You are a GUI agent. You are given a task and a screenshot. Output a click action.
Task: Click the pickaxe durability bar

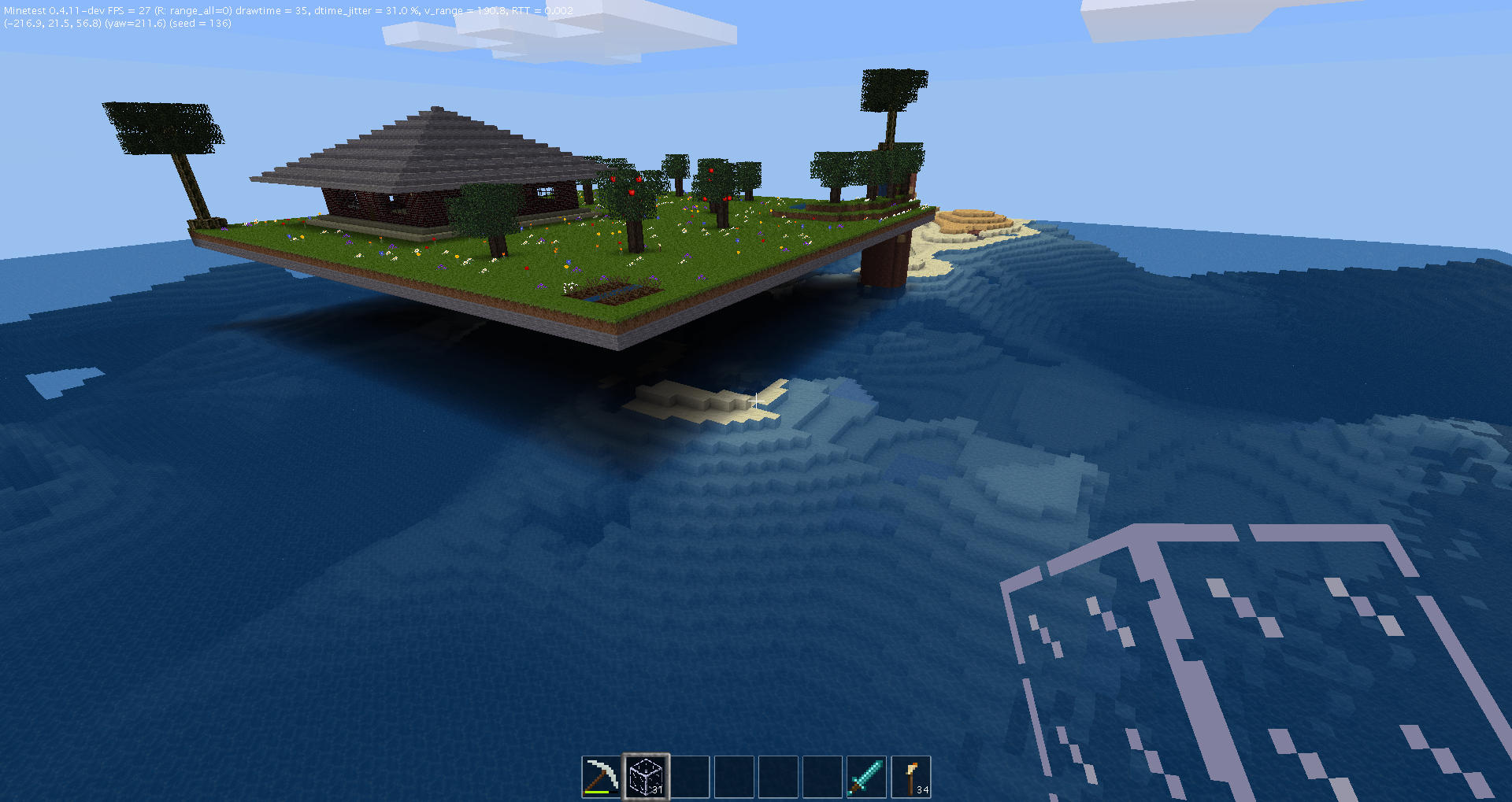pos(597,793)
